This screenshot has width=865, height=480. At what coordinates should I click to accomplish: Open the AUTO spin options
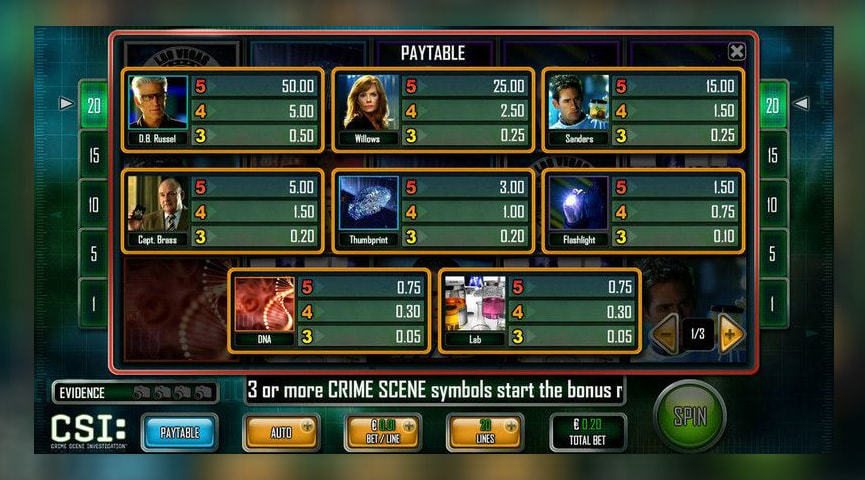pyautogui.click(x=281, y=432)
